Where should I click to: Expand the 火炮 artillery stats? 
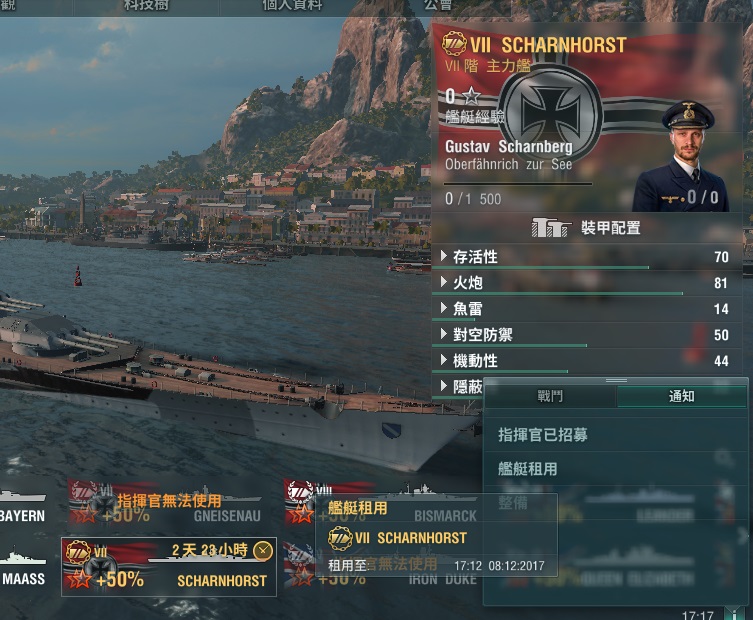point(444,283)
